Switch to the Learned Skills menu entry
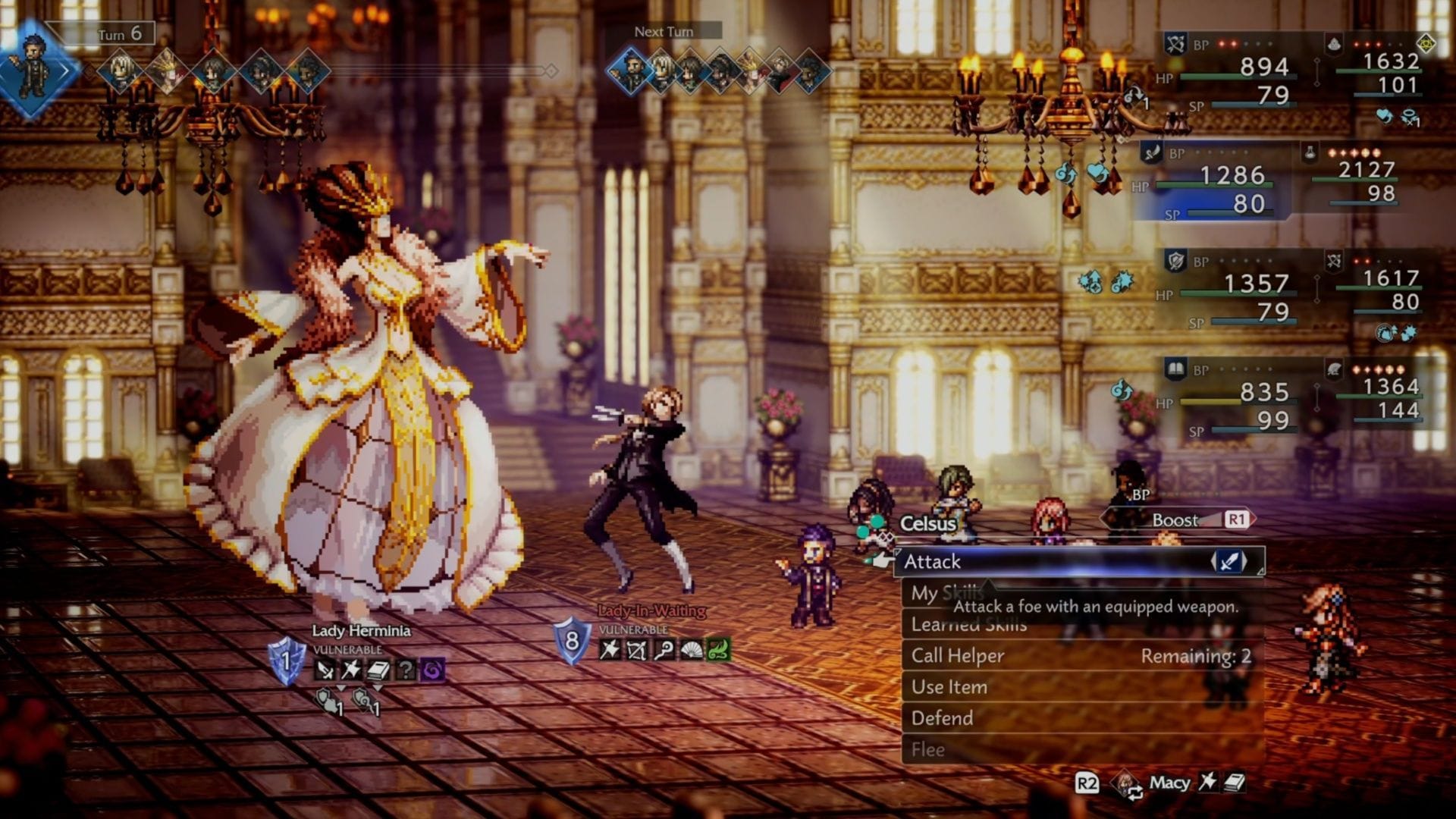 [968, 624]
